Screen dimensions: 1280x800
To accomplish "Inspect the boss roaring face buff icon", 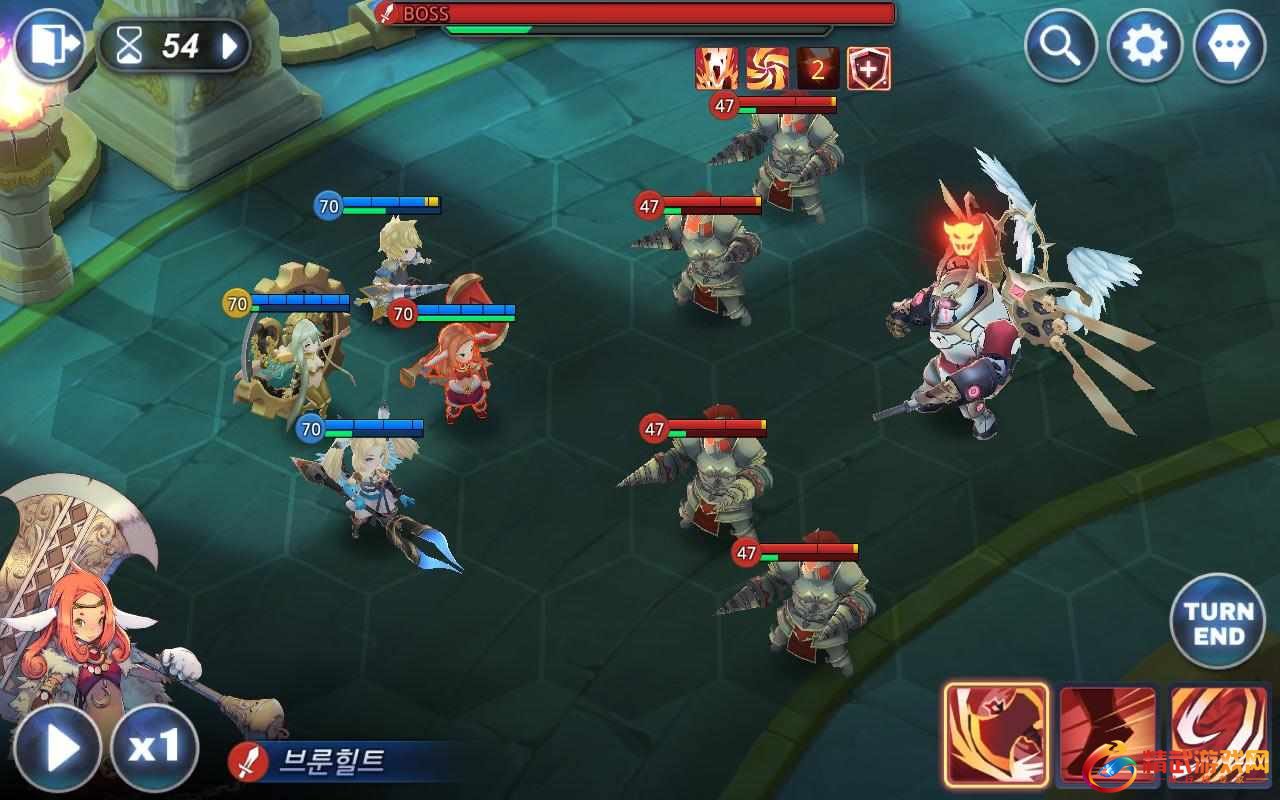I will pyautogui.click(x=717, y=69).
